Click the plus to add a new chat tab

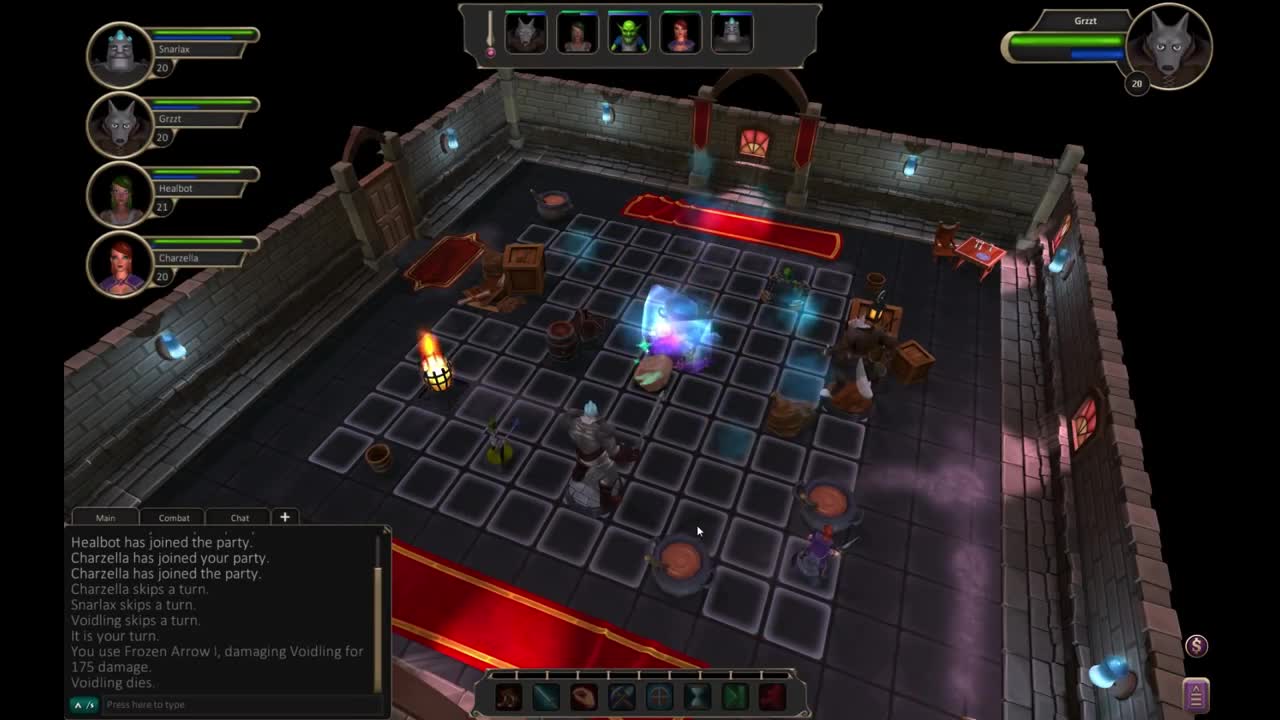click(x=285, y=516)
